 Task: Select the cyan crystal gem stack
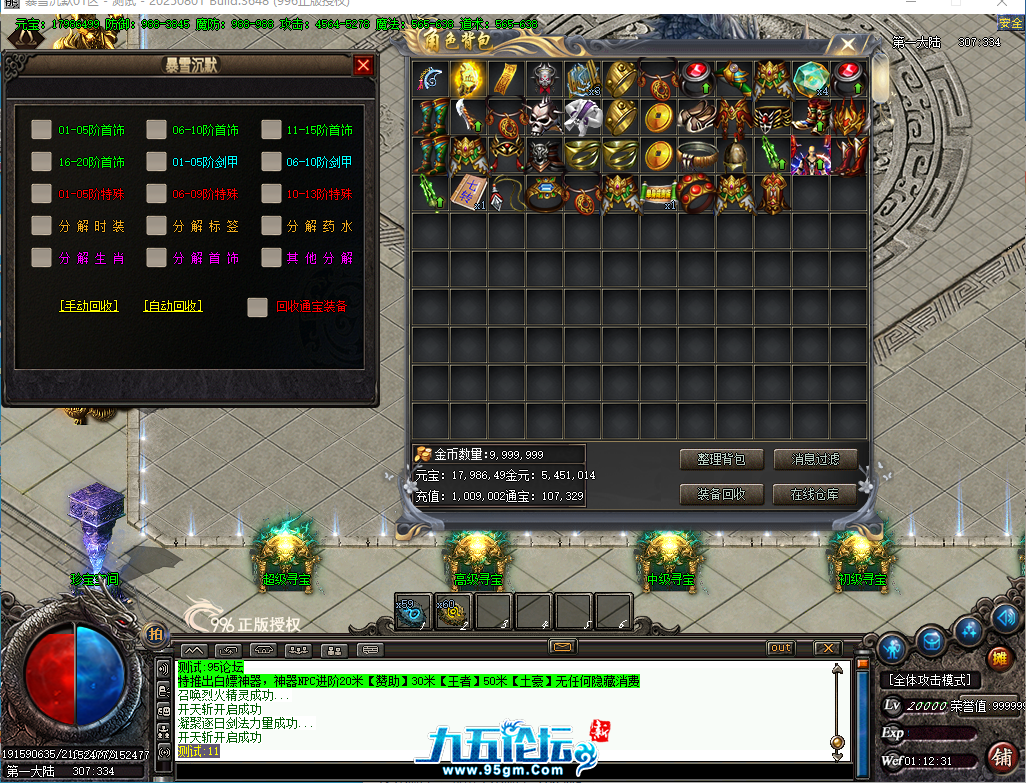[809, 78]
